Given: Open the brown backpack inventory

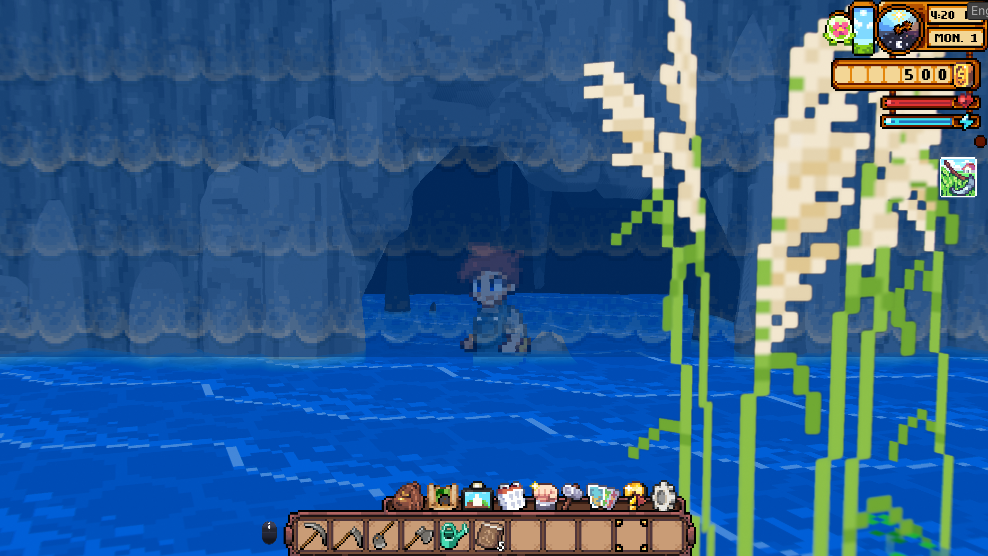Looking at the screenshot, I should pyautogui.click(x=408, y=496).
